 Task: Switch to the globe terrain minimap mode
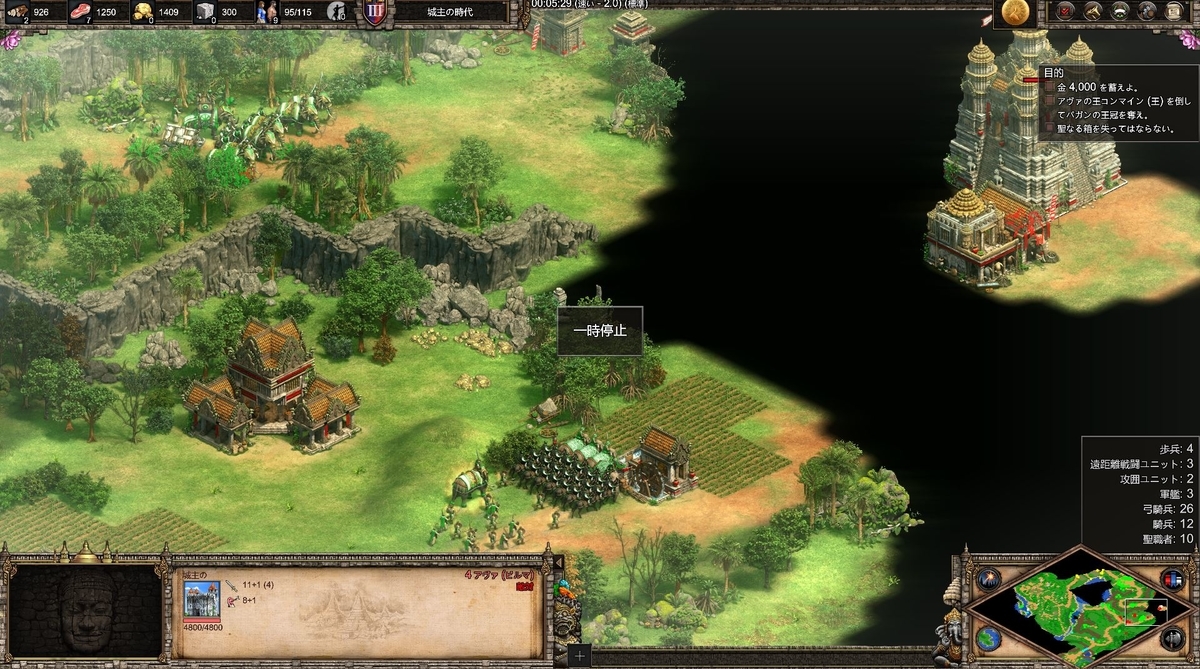coord(989,638)
